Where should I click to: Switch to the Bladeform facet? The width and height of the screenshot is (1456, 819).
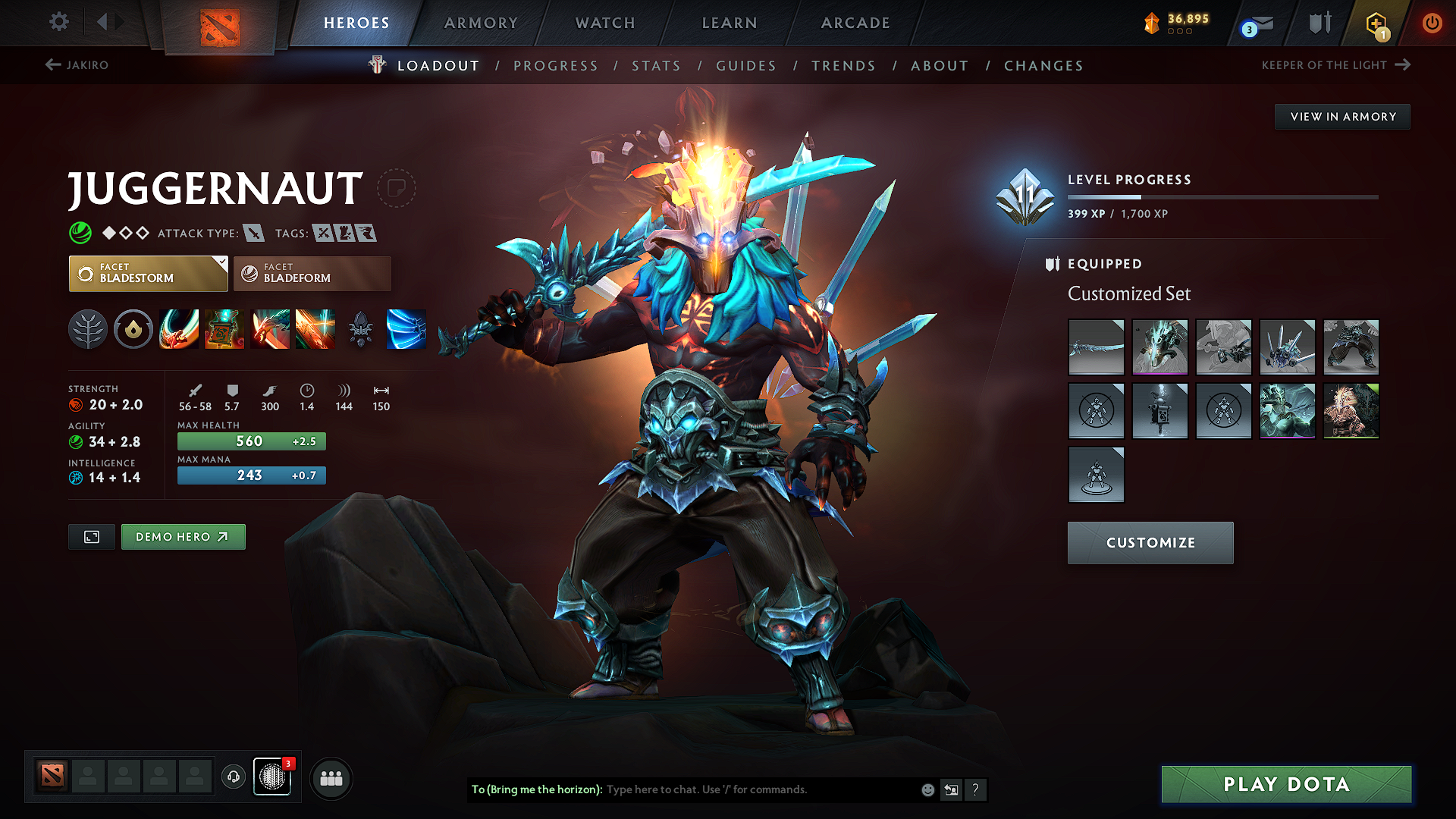(x=311, y=273)
